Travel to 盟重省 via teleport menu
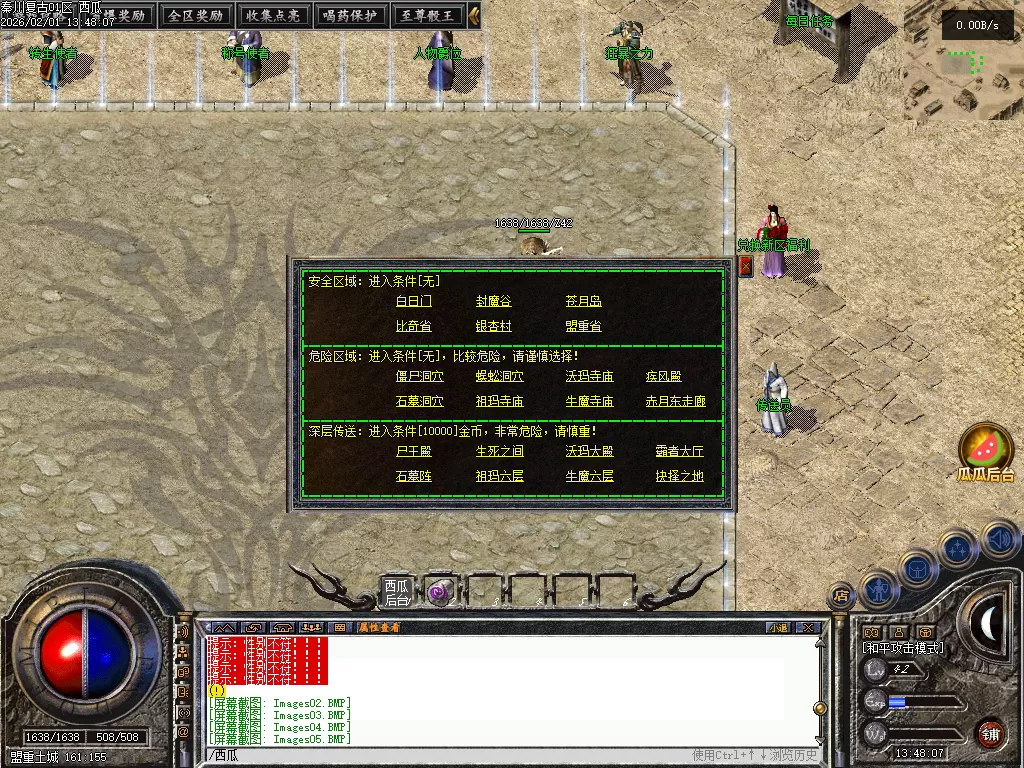 583,326
